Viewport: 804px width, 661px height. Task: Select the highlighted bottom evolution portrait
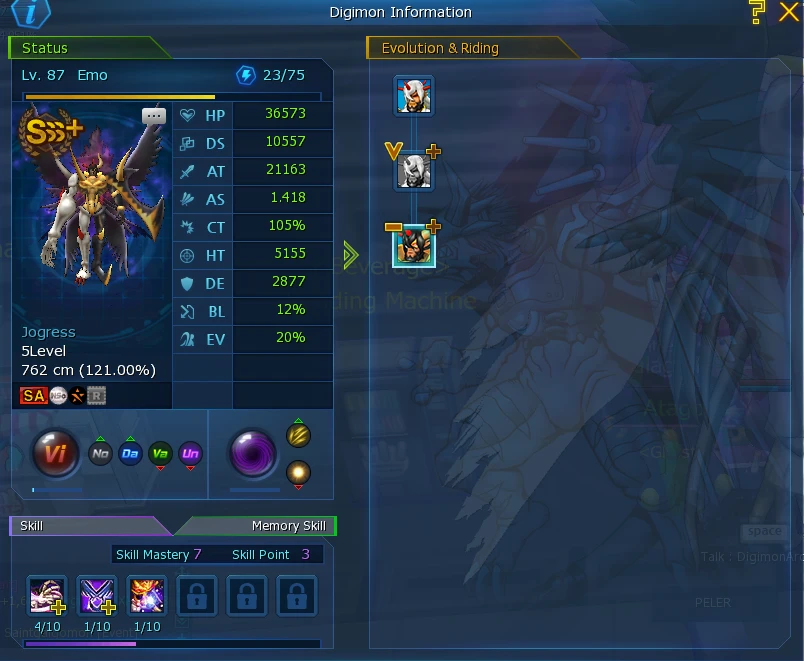(413, 246)
